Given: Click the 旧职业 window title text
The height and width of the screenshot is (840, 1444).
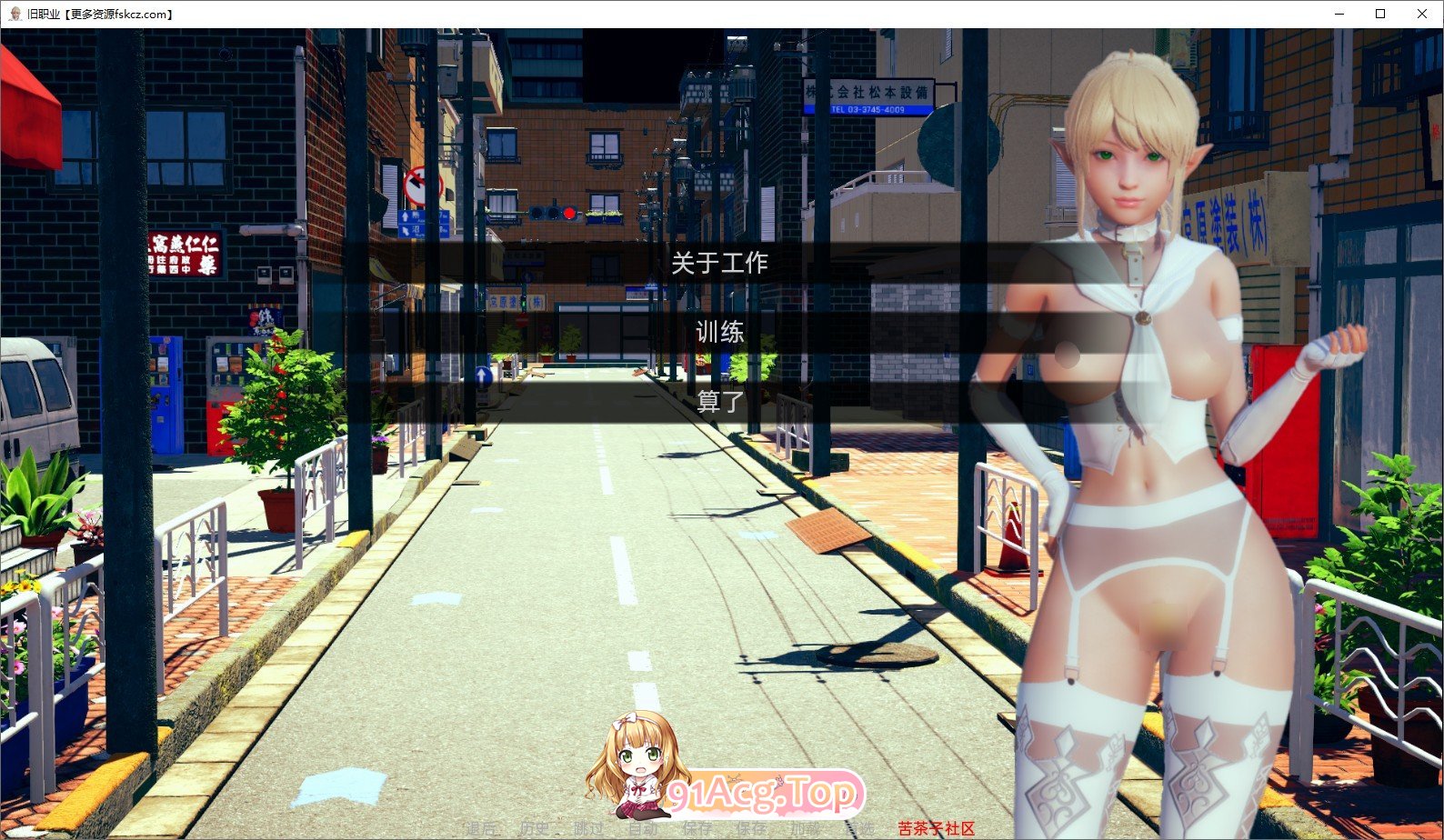Looking at the screenshot, I should [44, 14].
